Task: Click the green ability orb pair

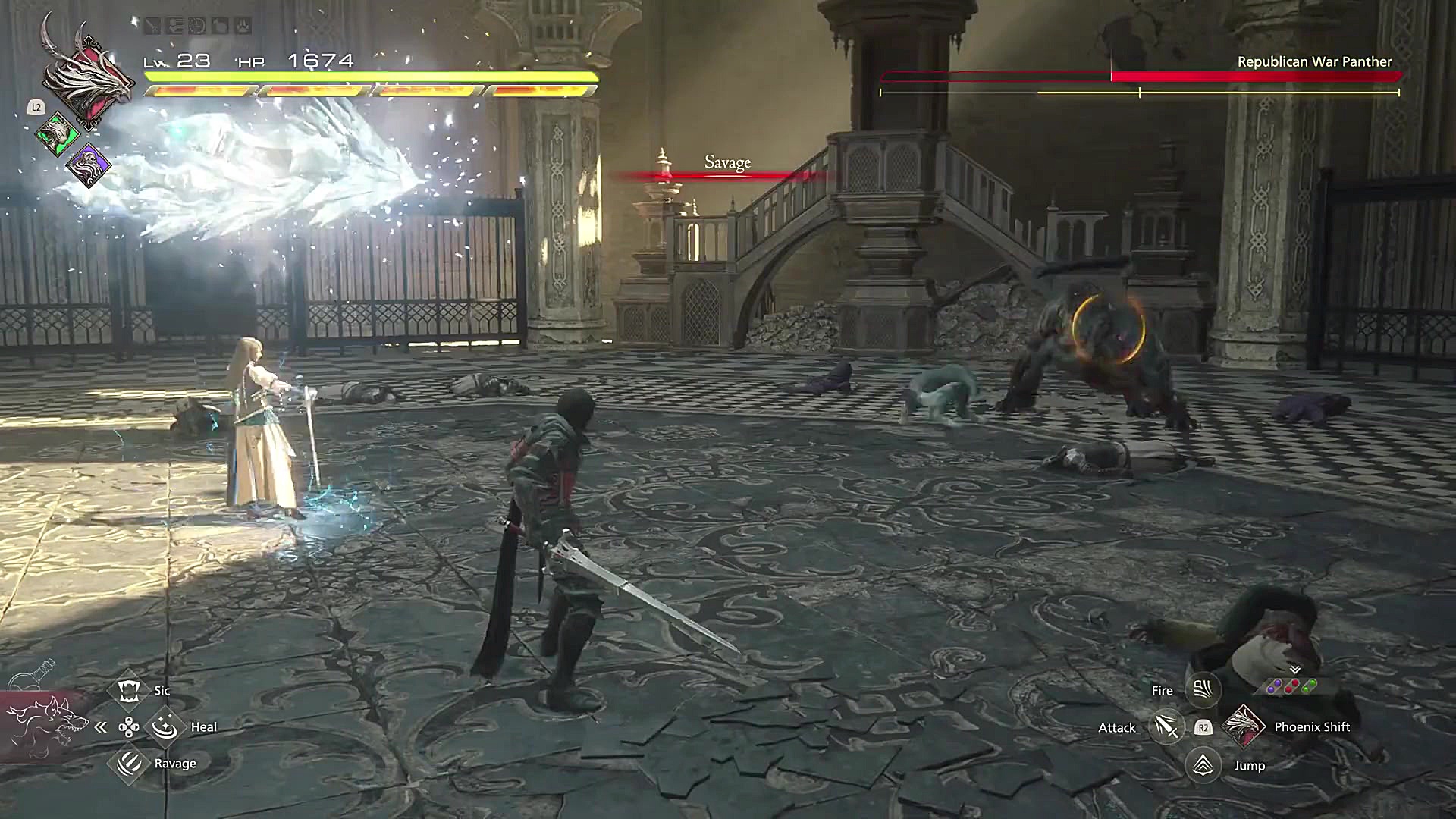Action: [x=1310, y=686]
